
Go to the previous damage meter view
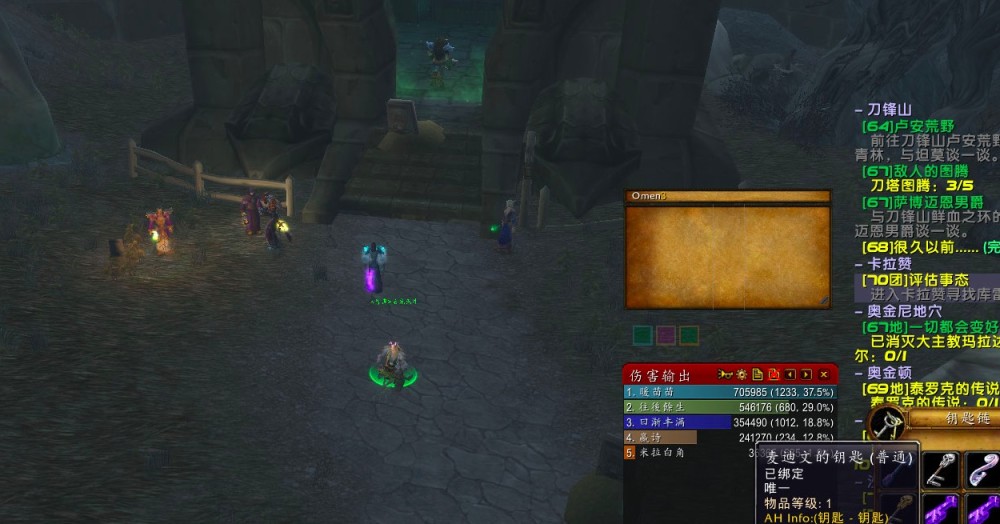point(790,375)
